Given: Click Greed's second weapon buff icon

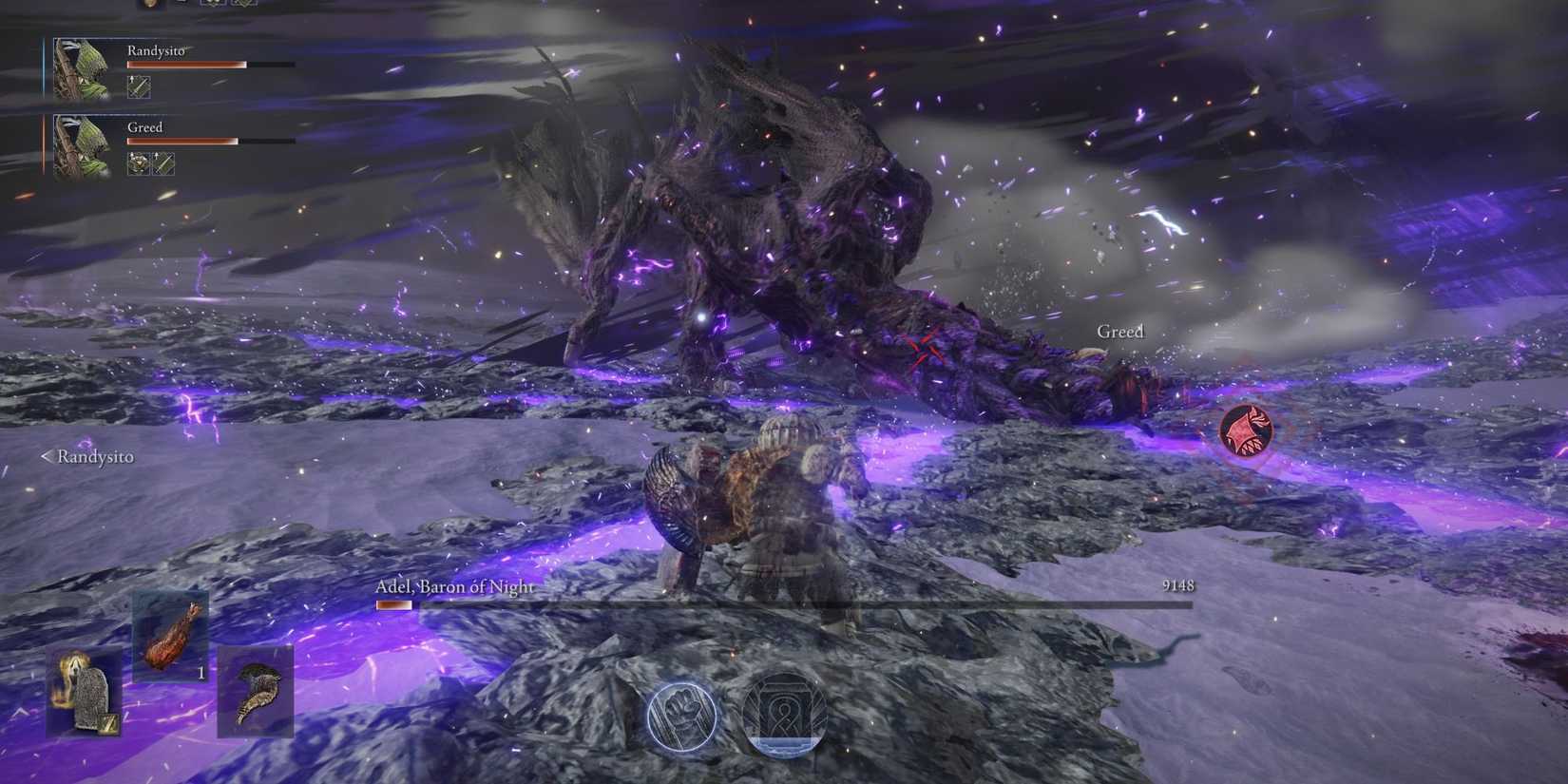Looking at the screenshot, I should [163, 163].
